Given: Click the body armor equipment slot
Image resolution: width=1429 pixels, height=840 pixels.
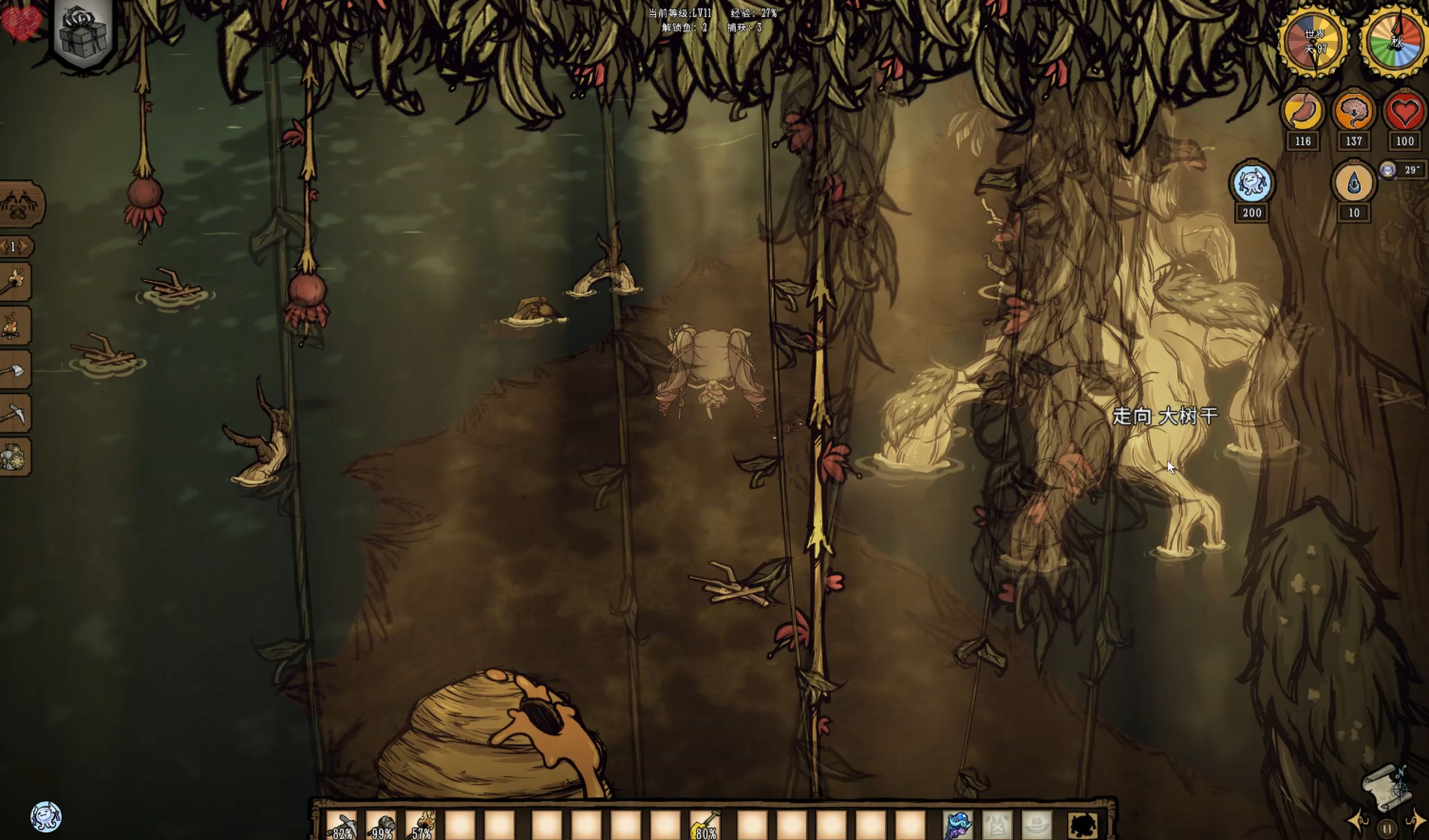Looking at the screenshot, I should pos(998,826).
